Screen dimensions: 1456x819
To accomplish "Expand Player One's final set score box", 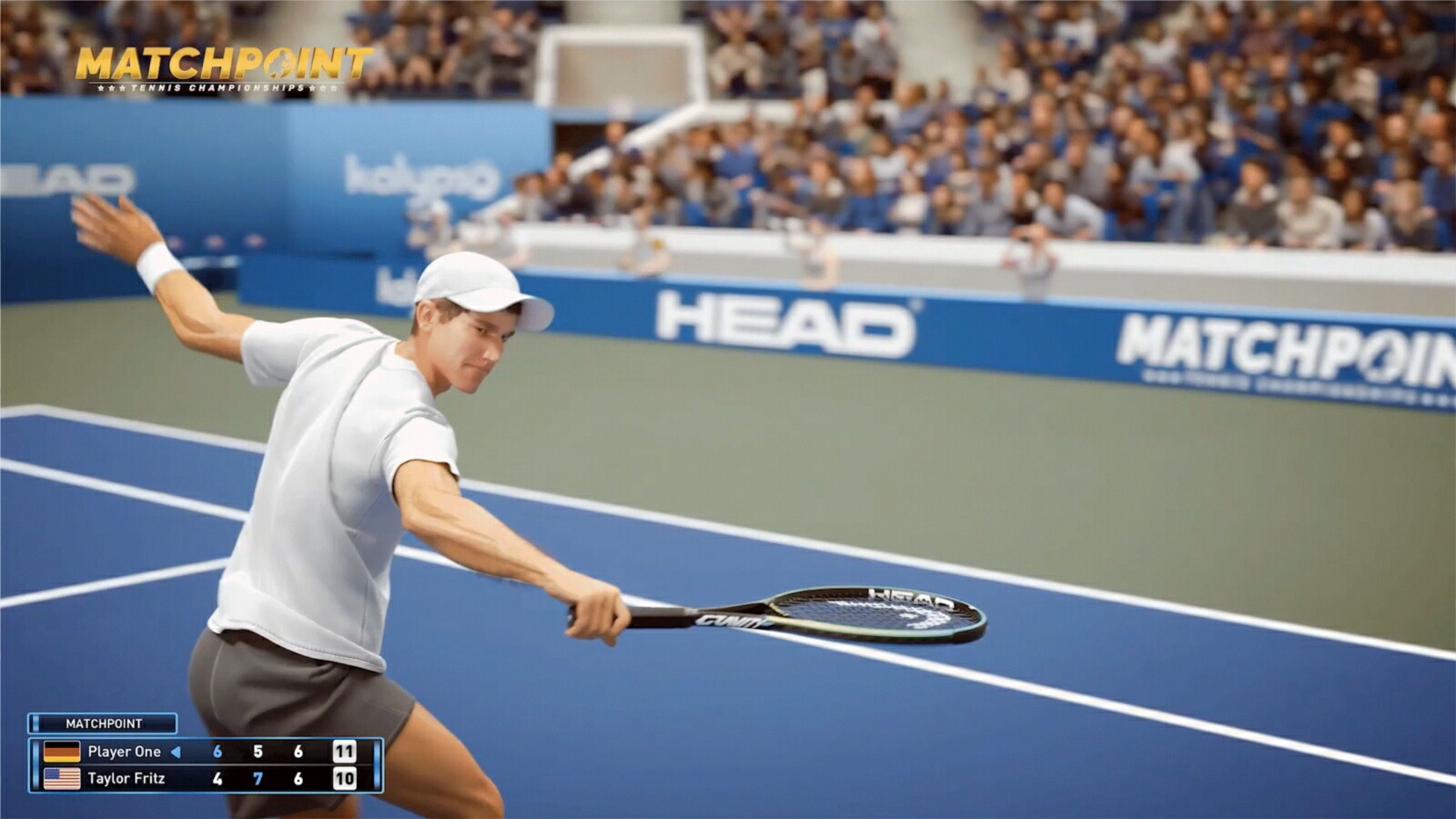I will pyautogui.click(x=344, y=752).
